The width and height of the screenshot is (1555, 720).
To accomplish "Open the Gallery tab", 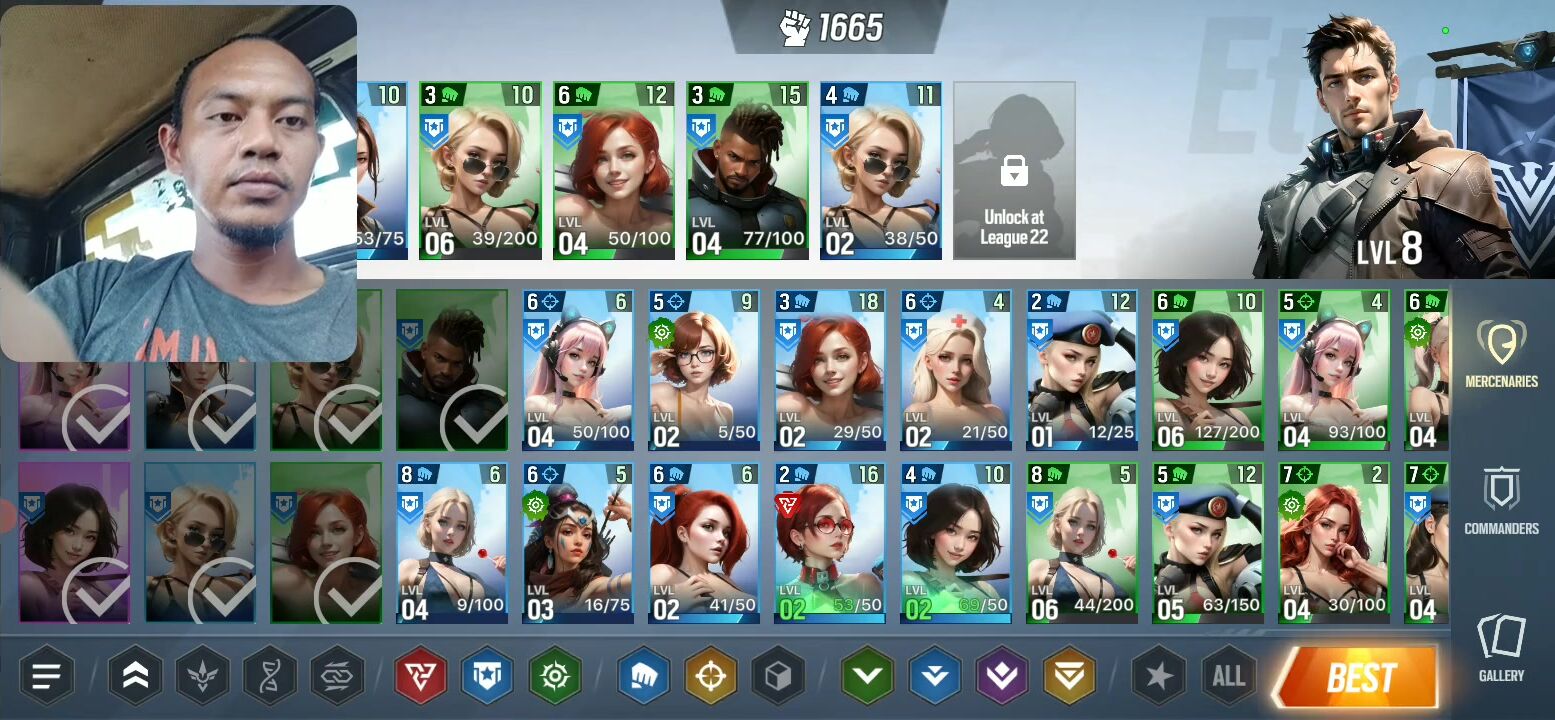I will pos(1501,648).
